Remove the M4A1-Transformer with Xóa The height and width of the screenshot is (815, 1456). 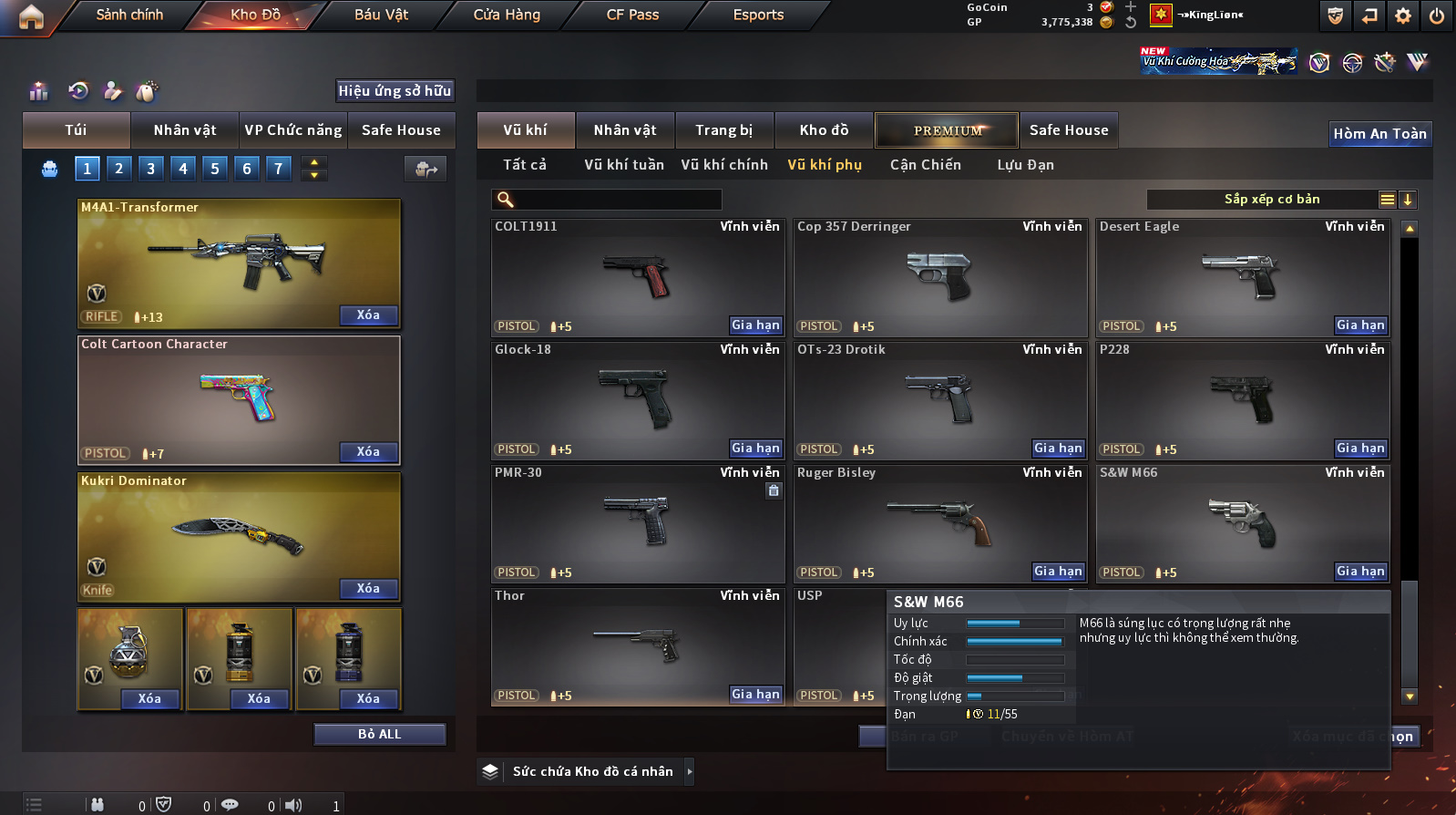[368, 315]
